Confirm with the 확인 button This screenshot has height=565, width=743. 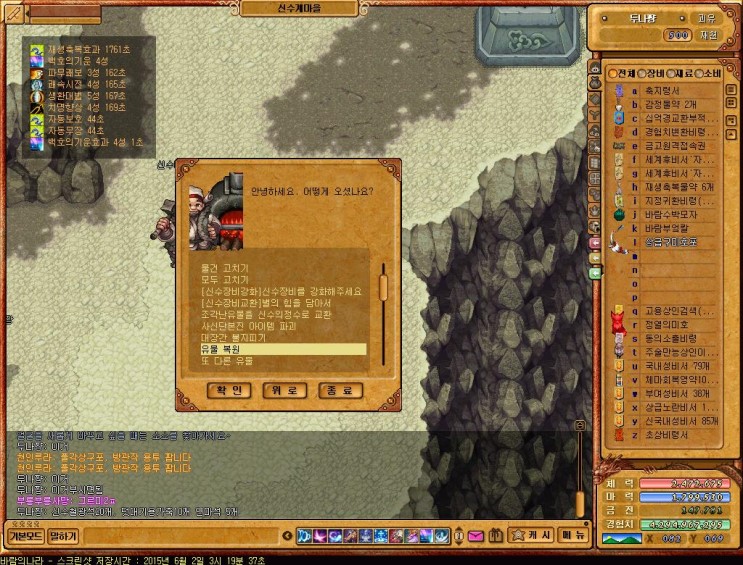point(229,390)
